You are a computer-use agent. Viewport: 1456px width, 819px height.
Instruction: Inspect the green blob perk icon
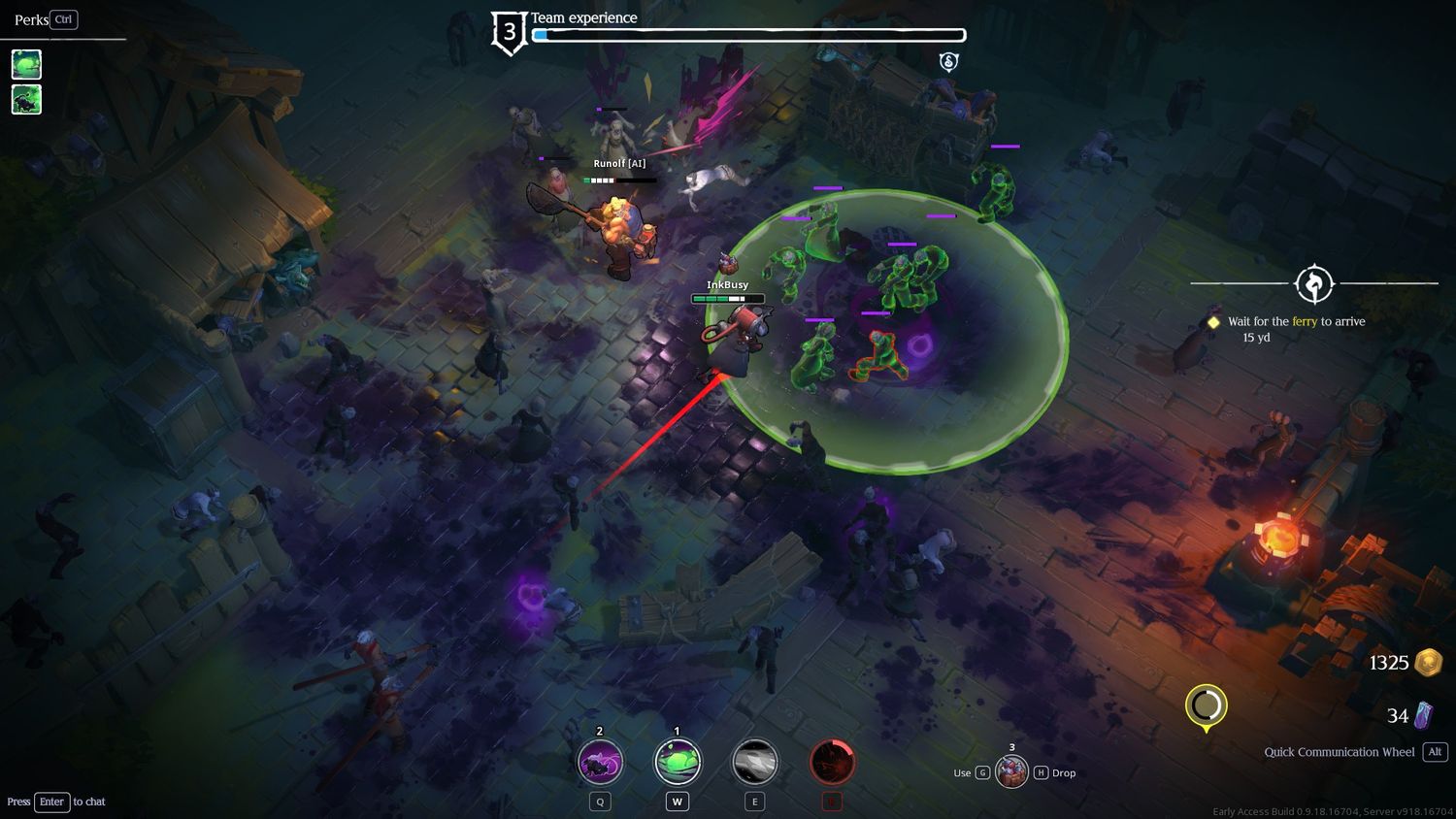[26, 64]
